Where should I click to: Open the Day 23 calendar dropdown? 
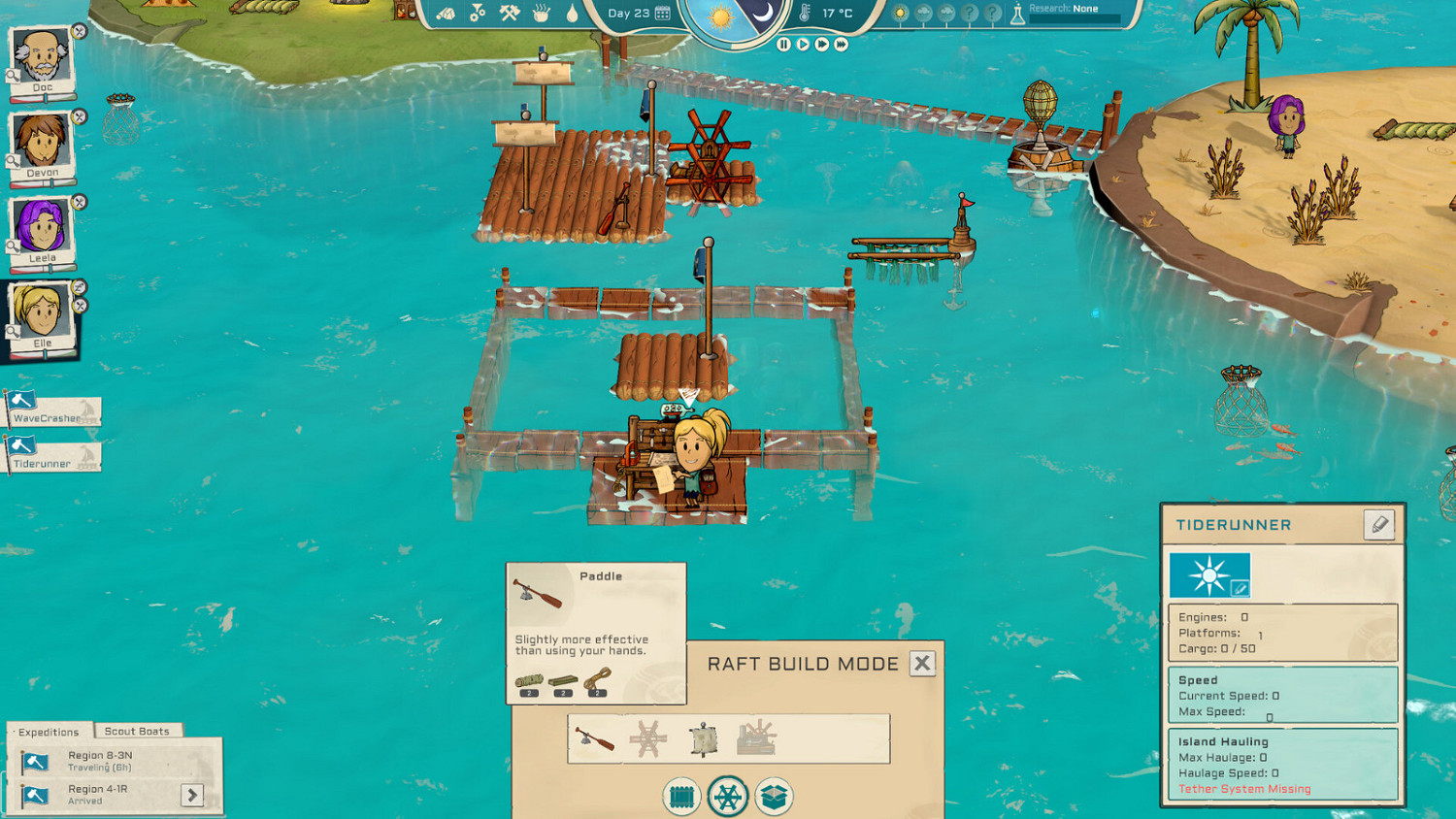663,13
